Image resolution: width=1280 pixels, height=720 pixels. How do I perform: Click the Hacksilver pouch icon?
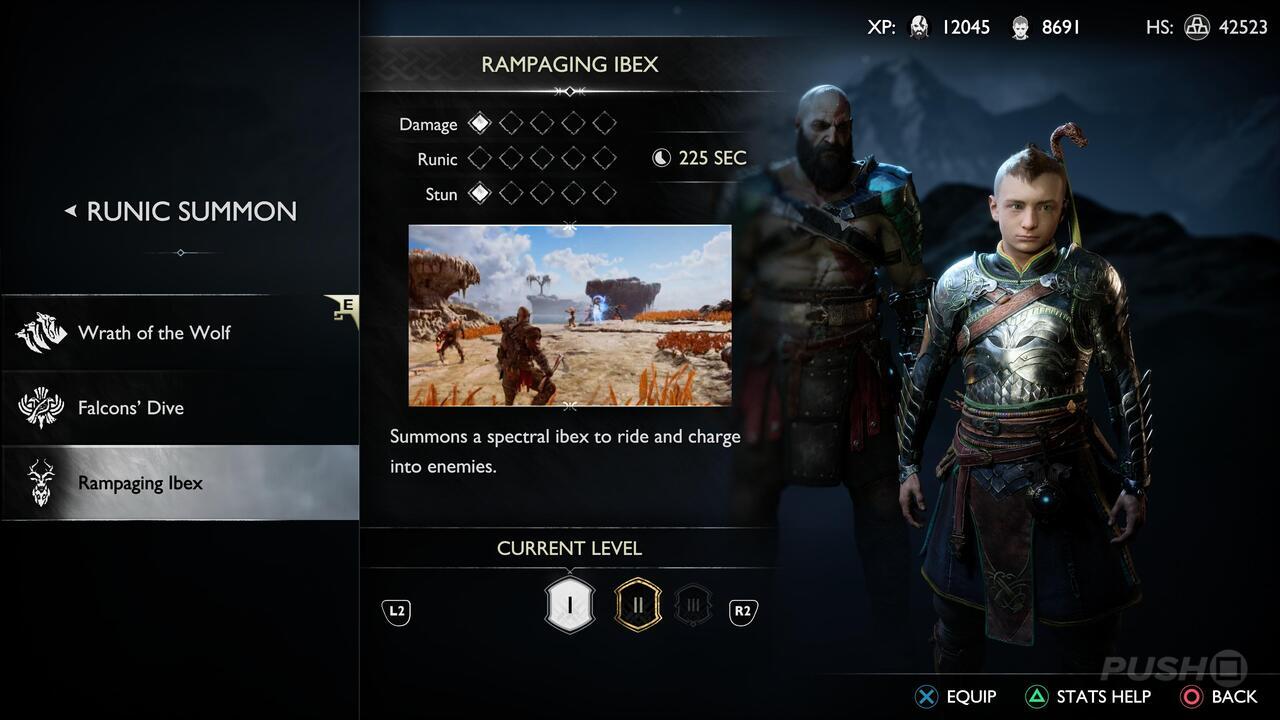coord(1196,27)
